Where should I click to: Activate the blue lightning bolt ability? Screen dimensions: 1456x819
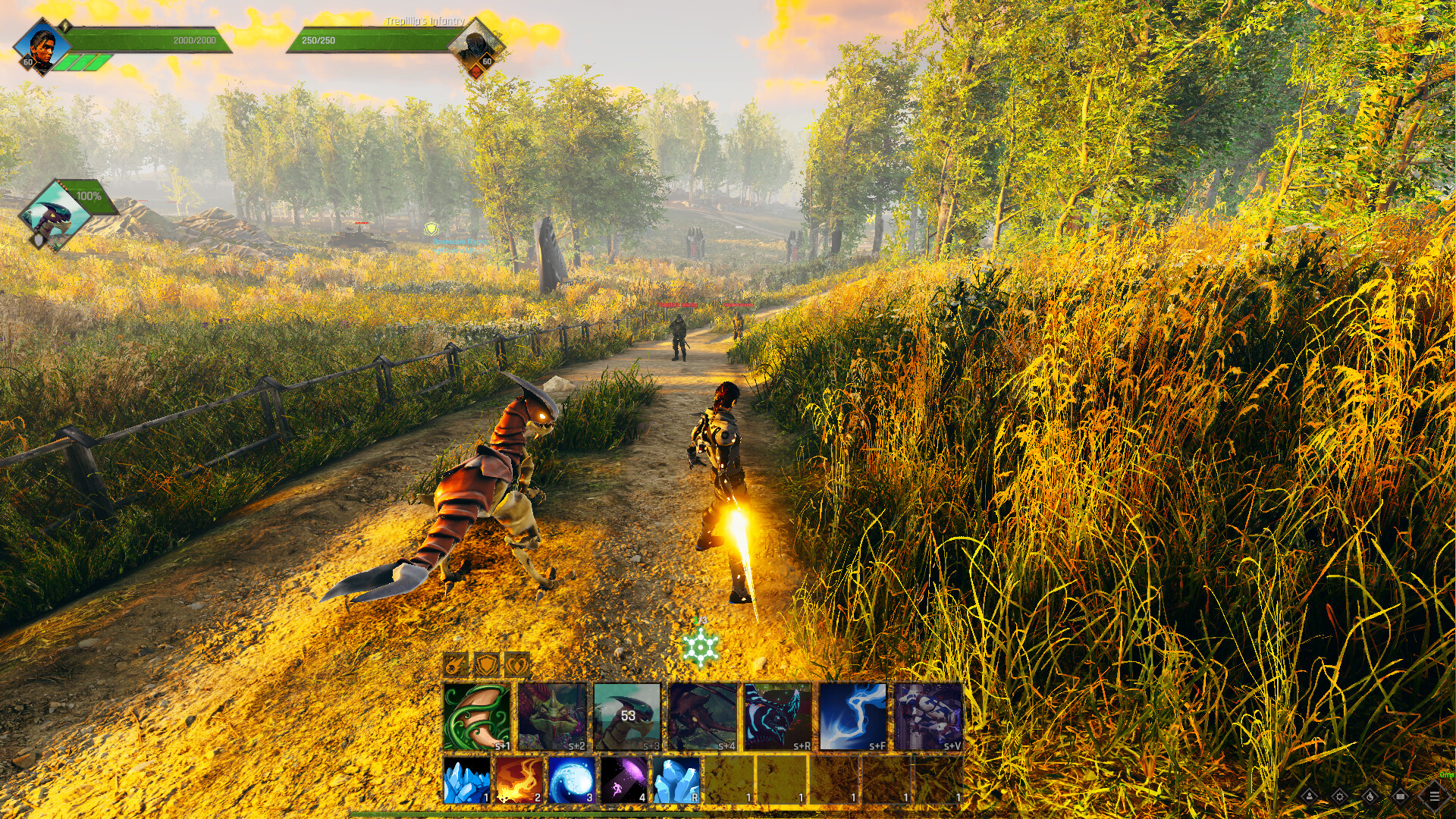pyautogui.click(x=852, y=717)
